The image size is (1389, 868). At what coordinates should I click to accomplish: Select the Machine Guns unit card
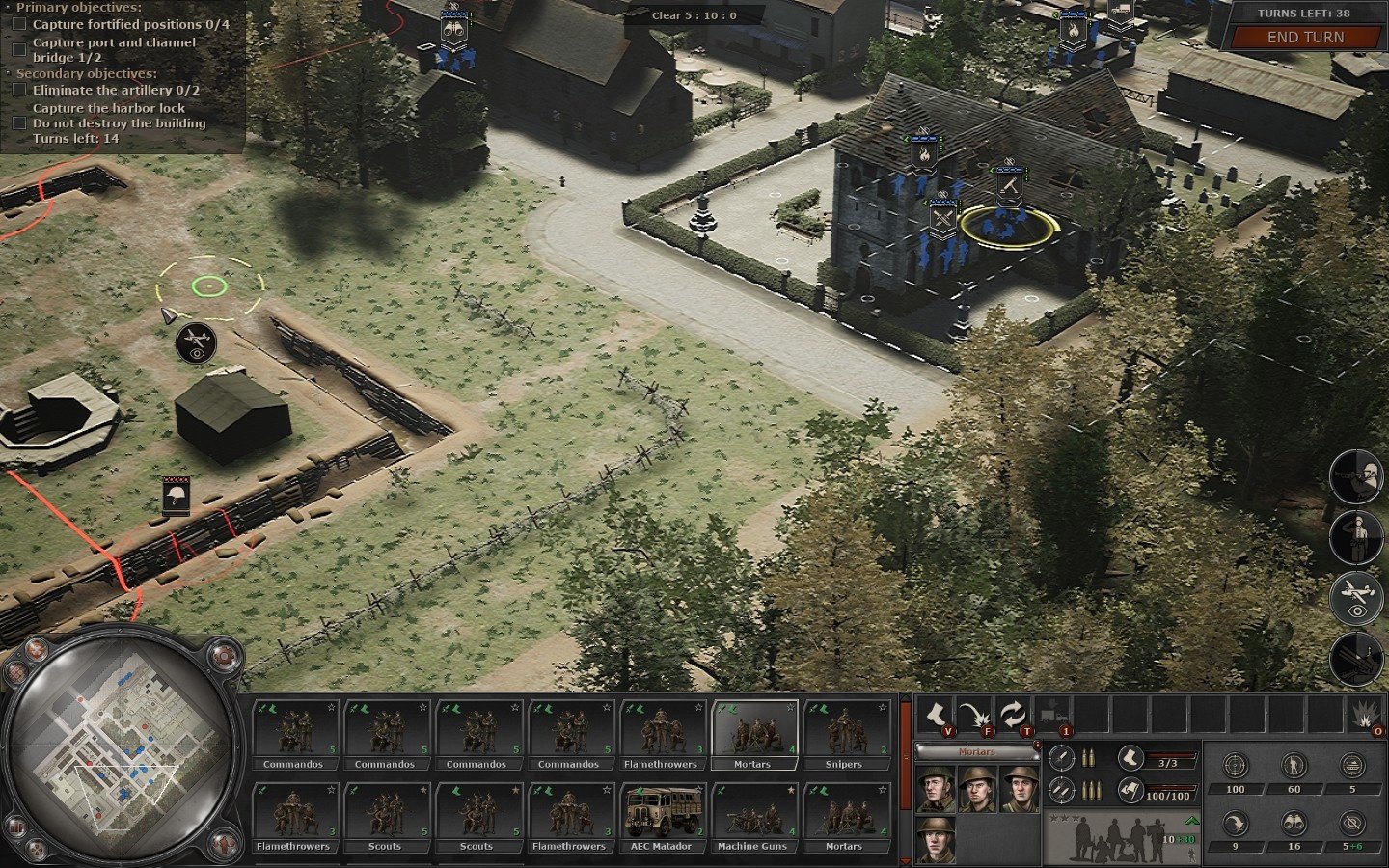[x=752, y=817]
